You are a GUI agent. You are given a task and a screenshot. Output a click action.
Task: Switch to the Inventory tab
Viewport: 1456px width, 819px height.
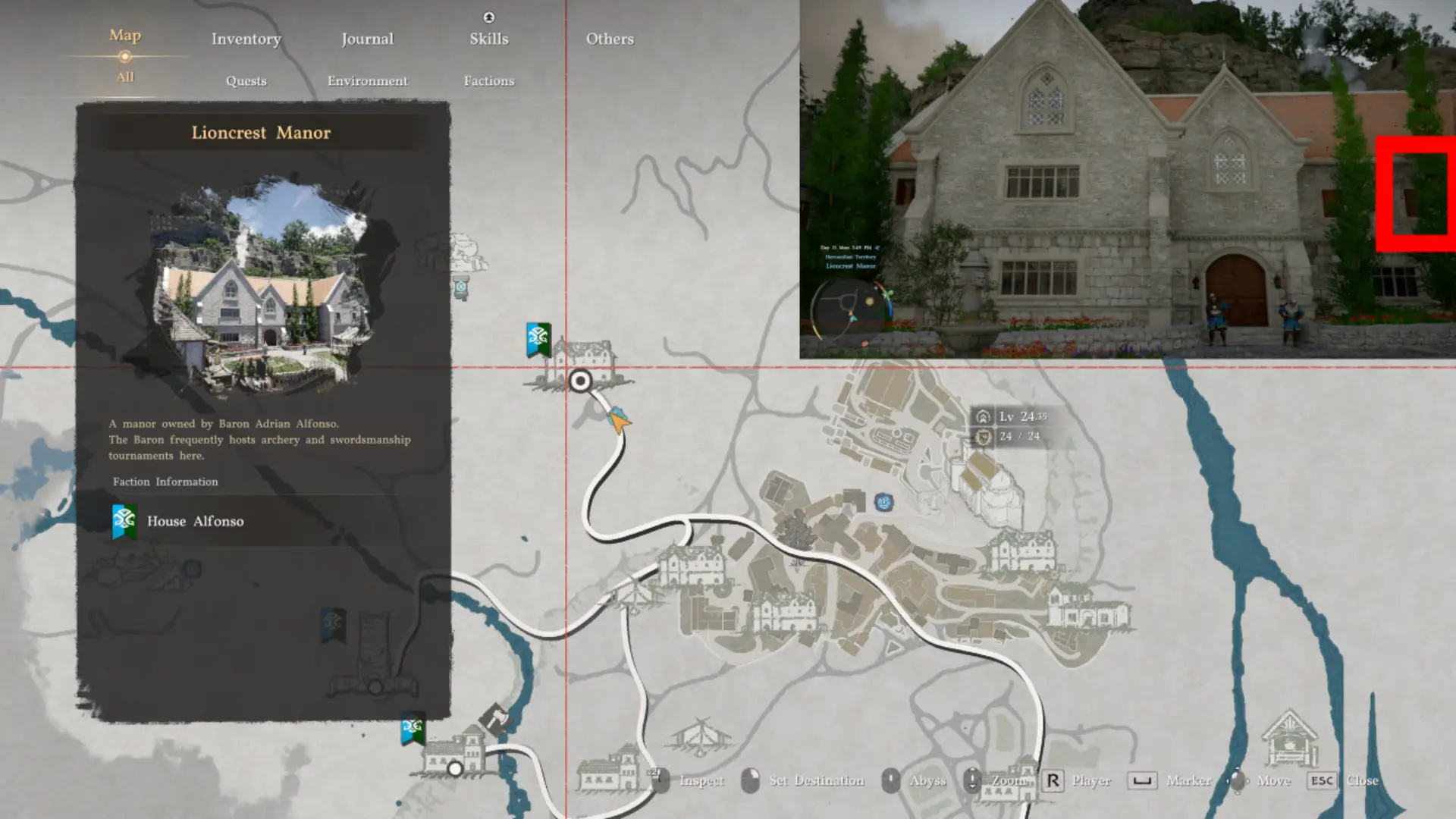[246, 39]
